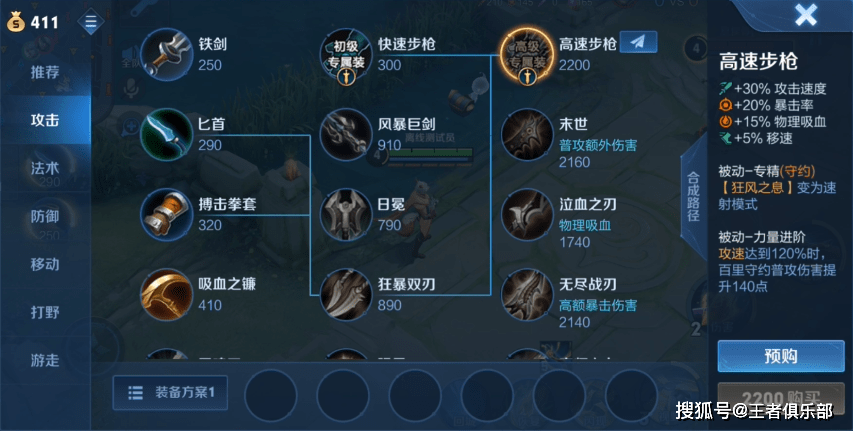
Task: Switch to the 法术 category tab
Action: click(x=45, y=168)
